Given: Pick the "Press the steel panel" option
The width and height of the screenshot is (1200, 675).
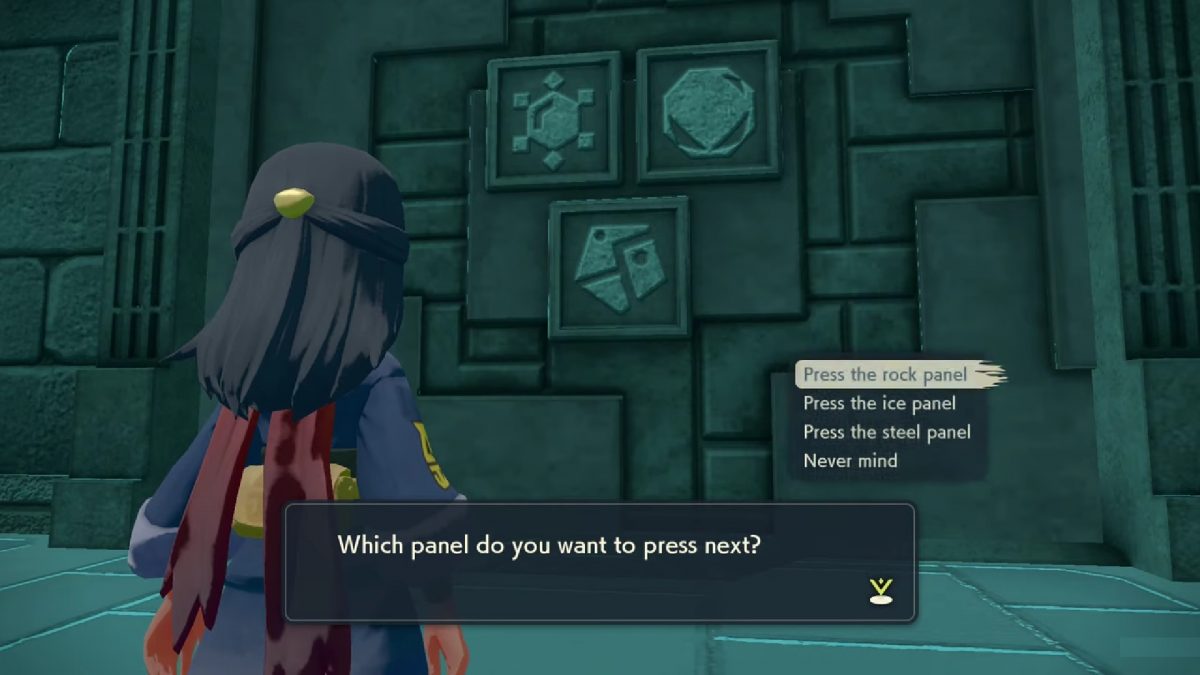Looking at the screenshot, I should (x=886, y=432).
